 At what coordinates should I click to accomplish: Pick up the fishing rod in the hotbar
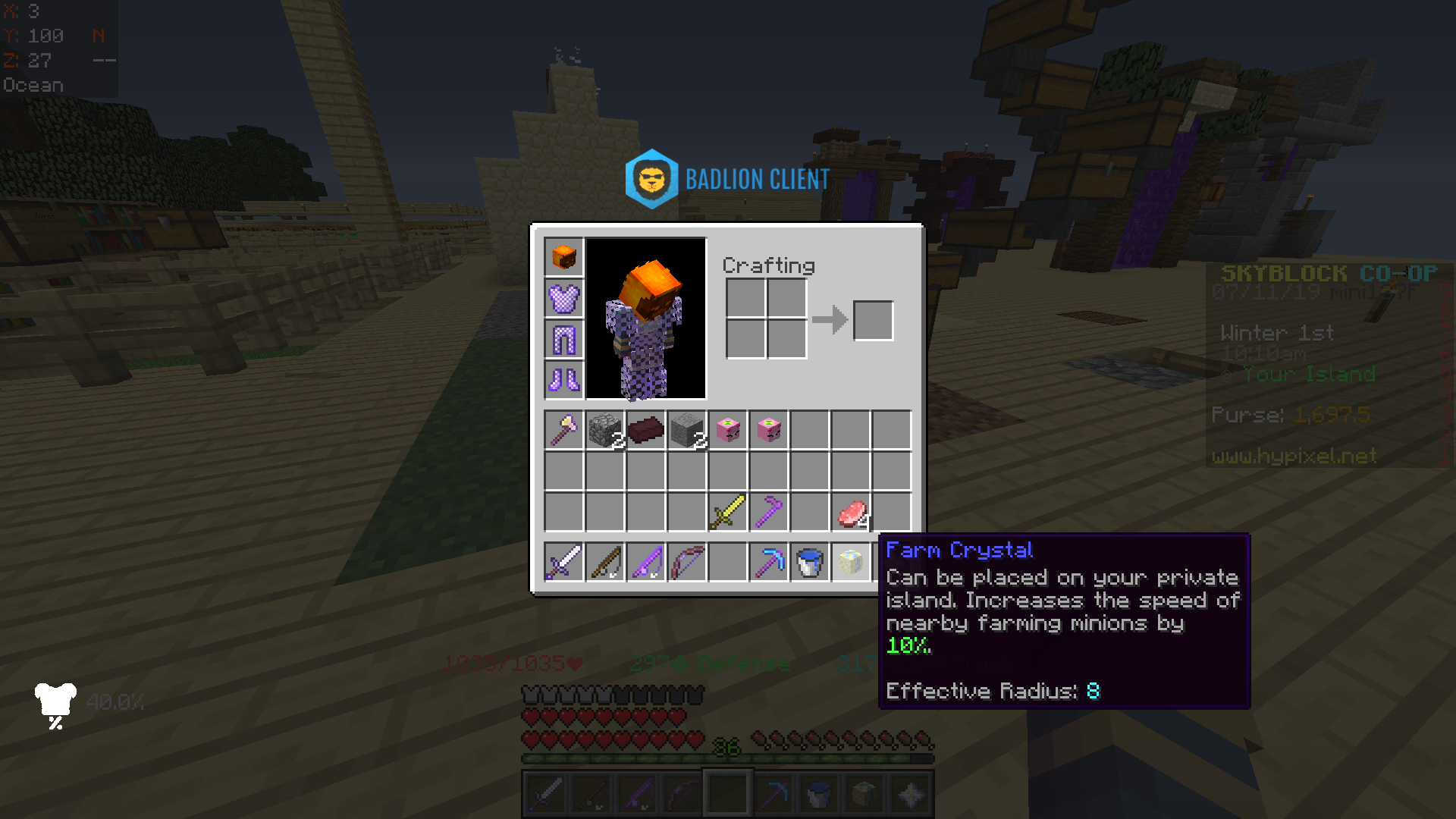point(604,561)
